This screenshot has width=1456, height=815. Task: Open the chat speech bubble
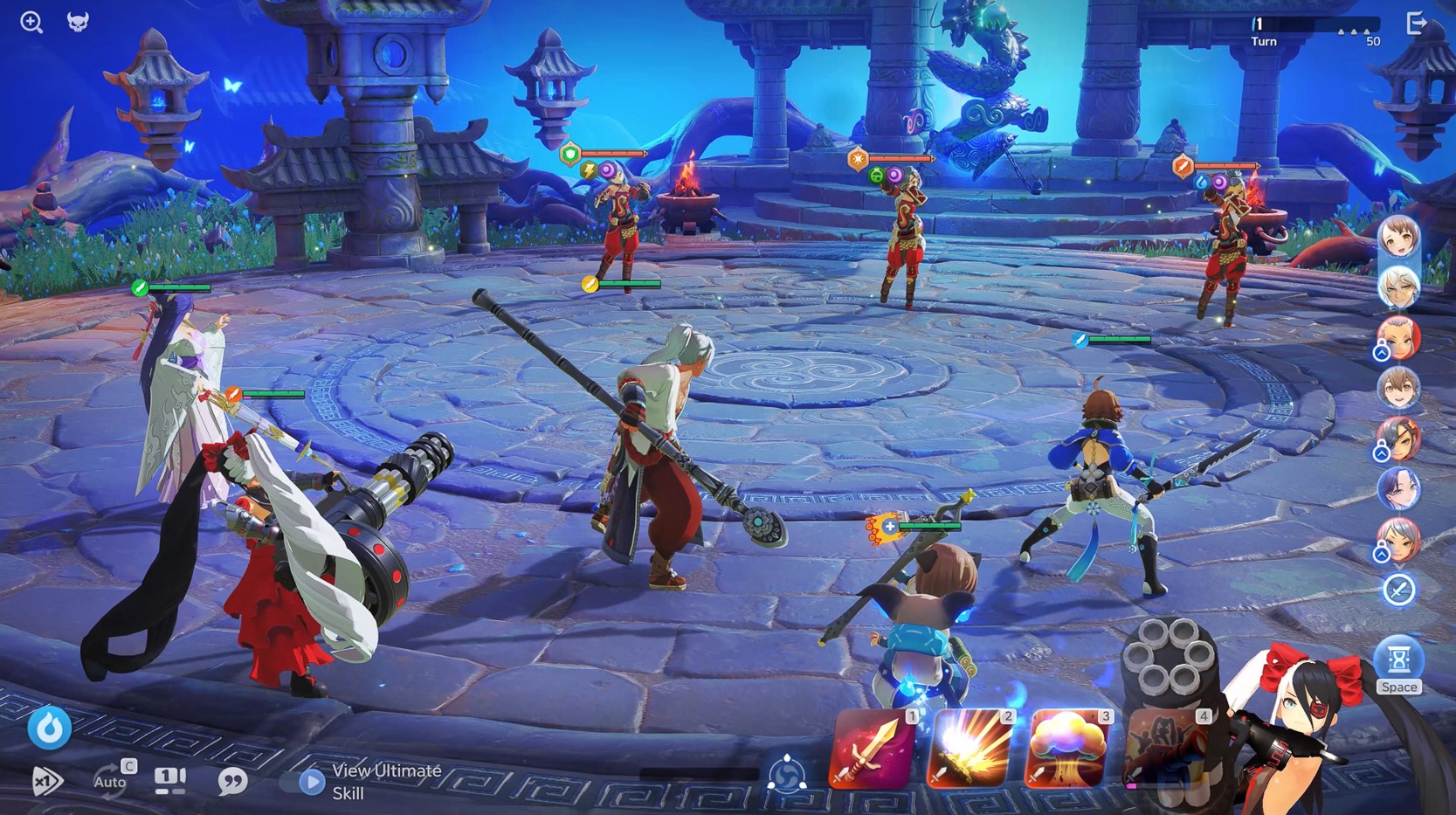pos(232,780)
